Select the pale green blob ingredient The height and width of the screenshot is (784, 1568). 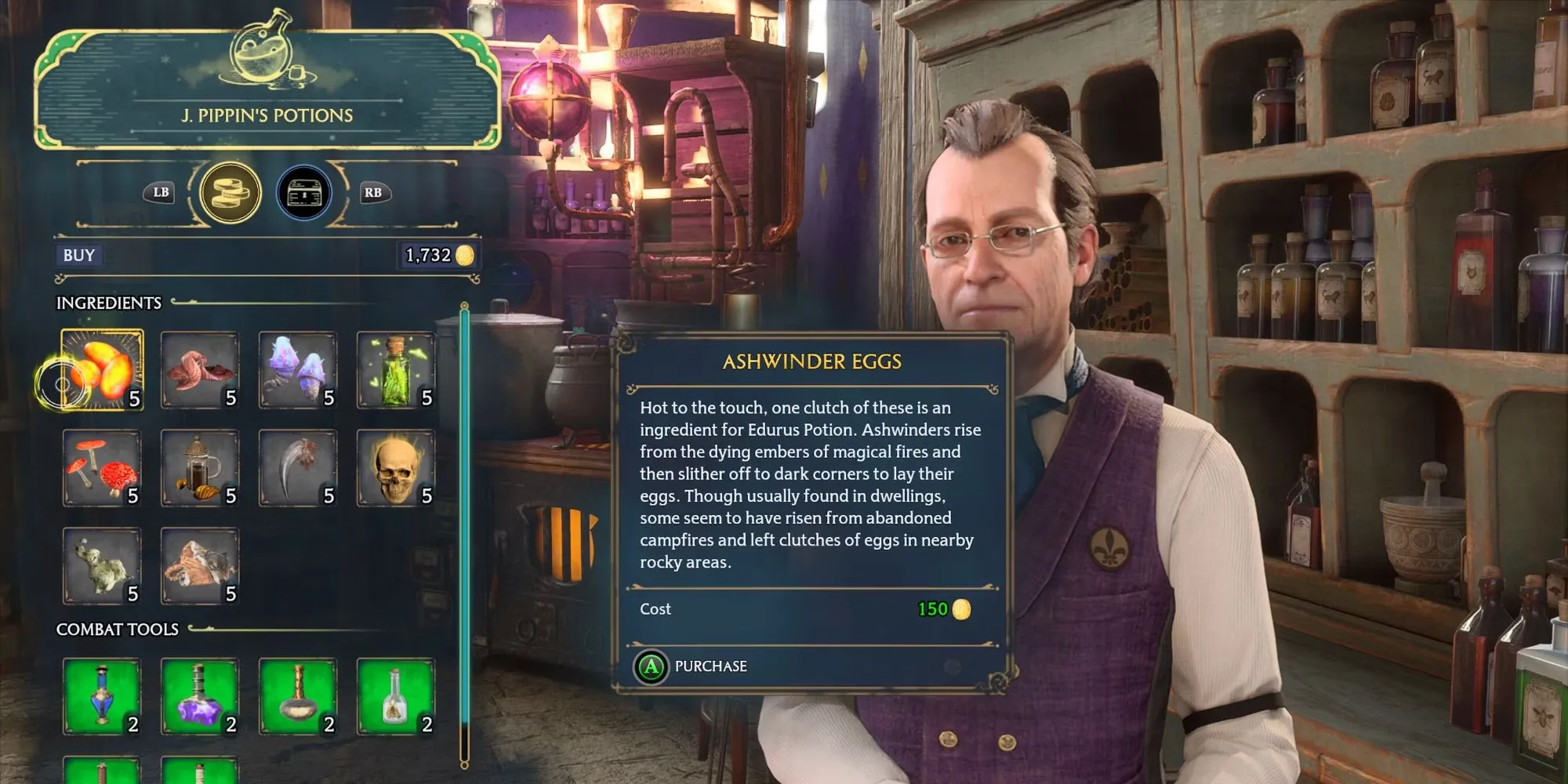tap(103, 566)
